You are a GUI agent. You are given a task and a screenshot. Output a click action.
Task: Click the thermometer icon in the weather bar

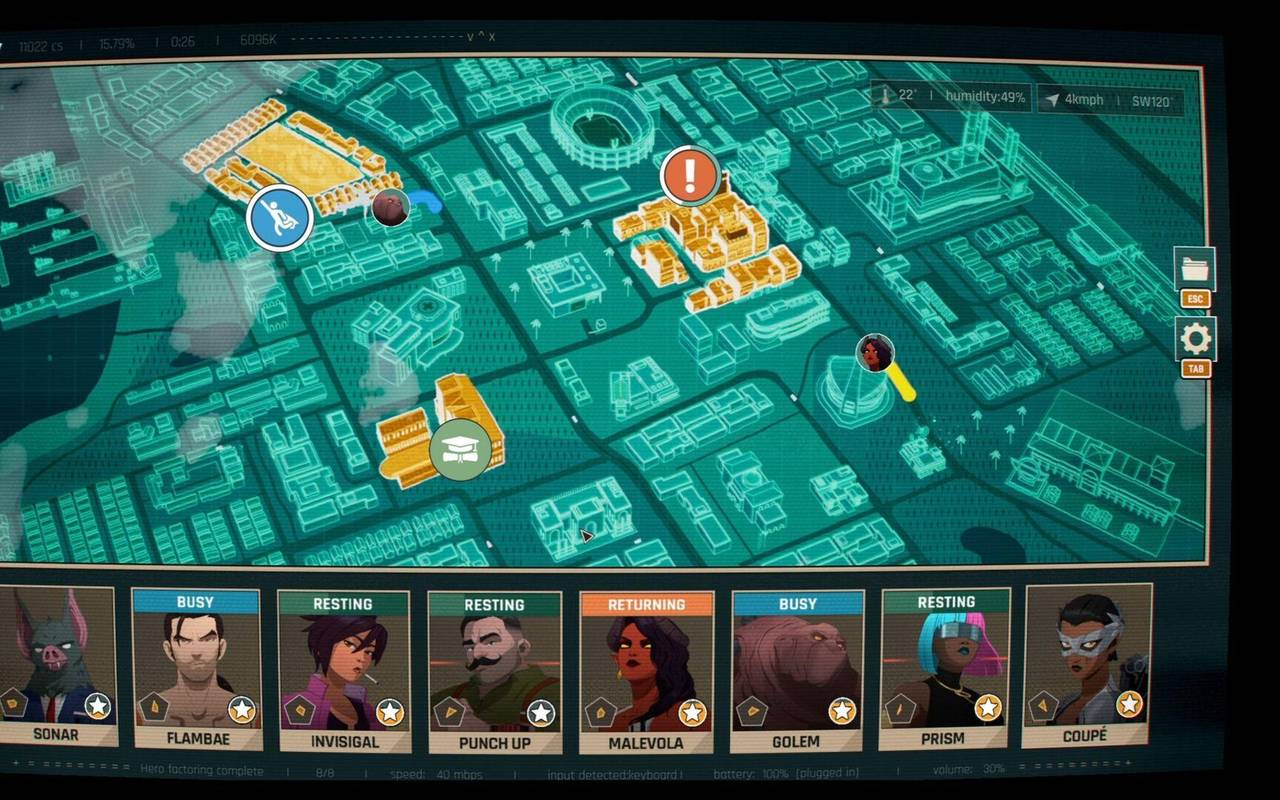885,98
